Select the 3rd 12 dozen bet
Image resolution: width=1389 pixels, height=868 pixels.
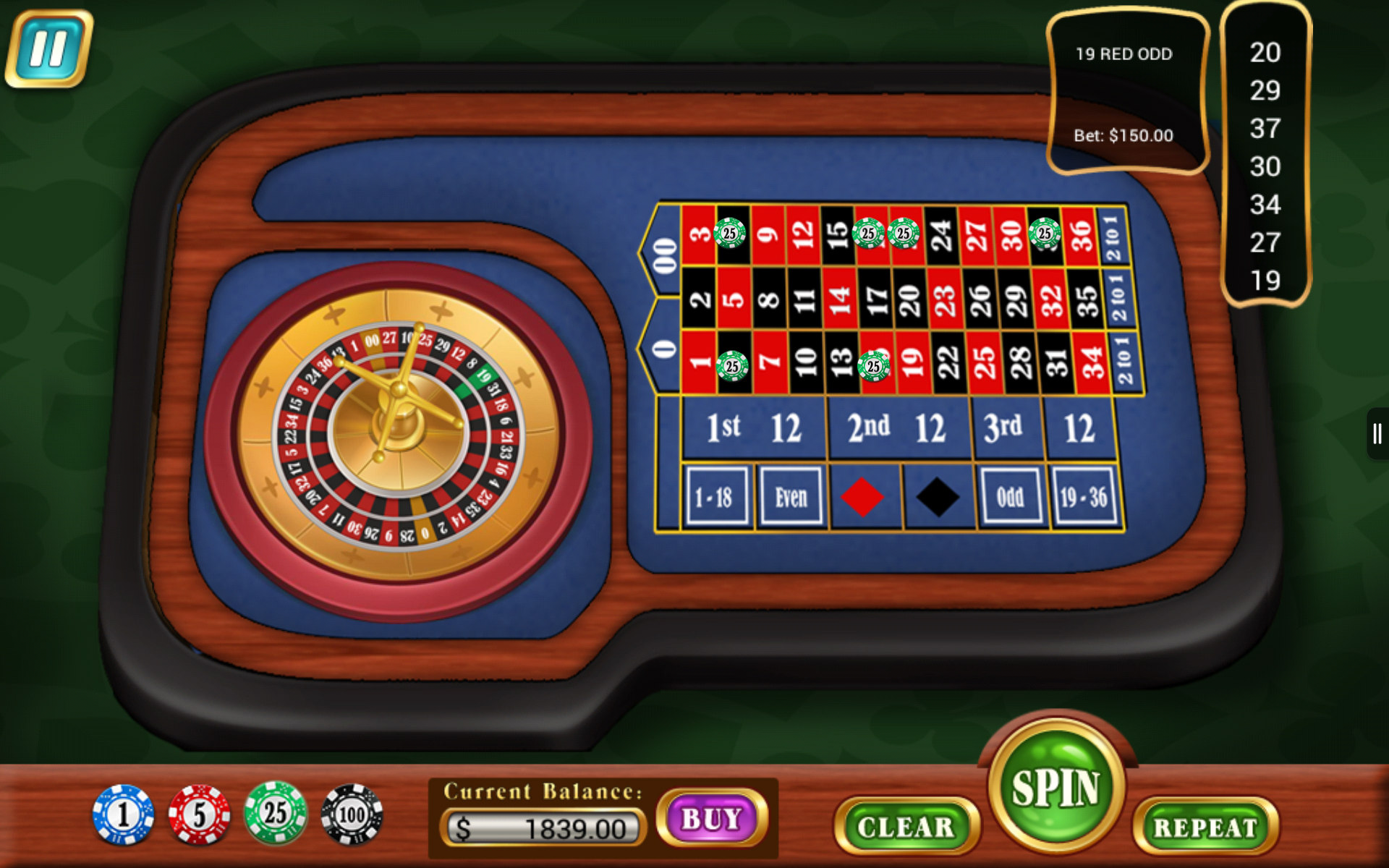pos(1042,427)
